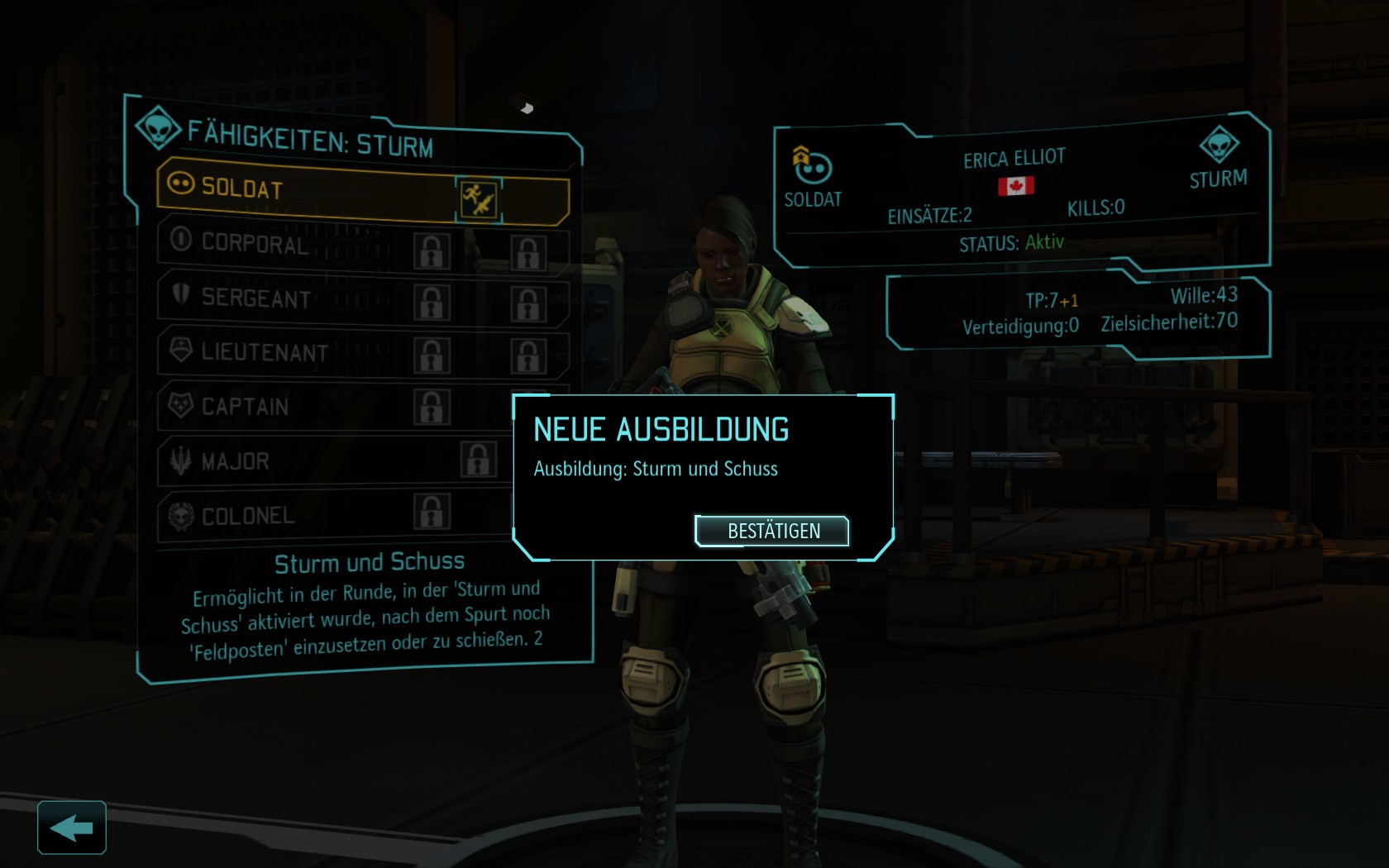The width and height of the screenshot is (1389, 868).
Task: Select the Sergeant rank row
Action: [x=281, y=298]
